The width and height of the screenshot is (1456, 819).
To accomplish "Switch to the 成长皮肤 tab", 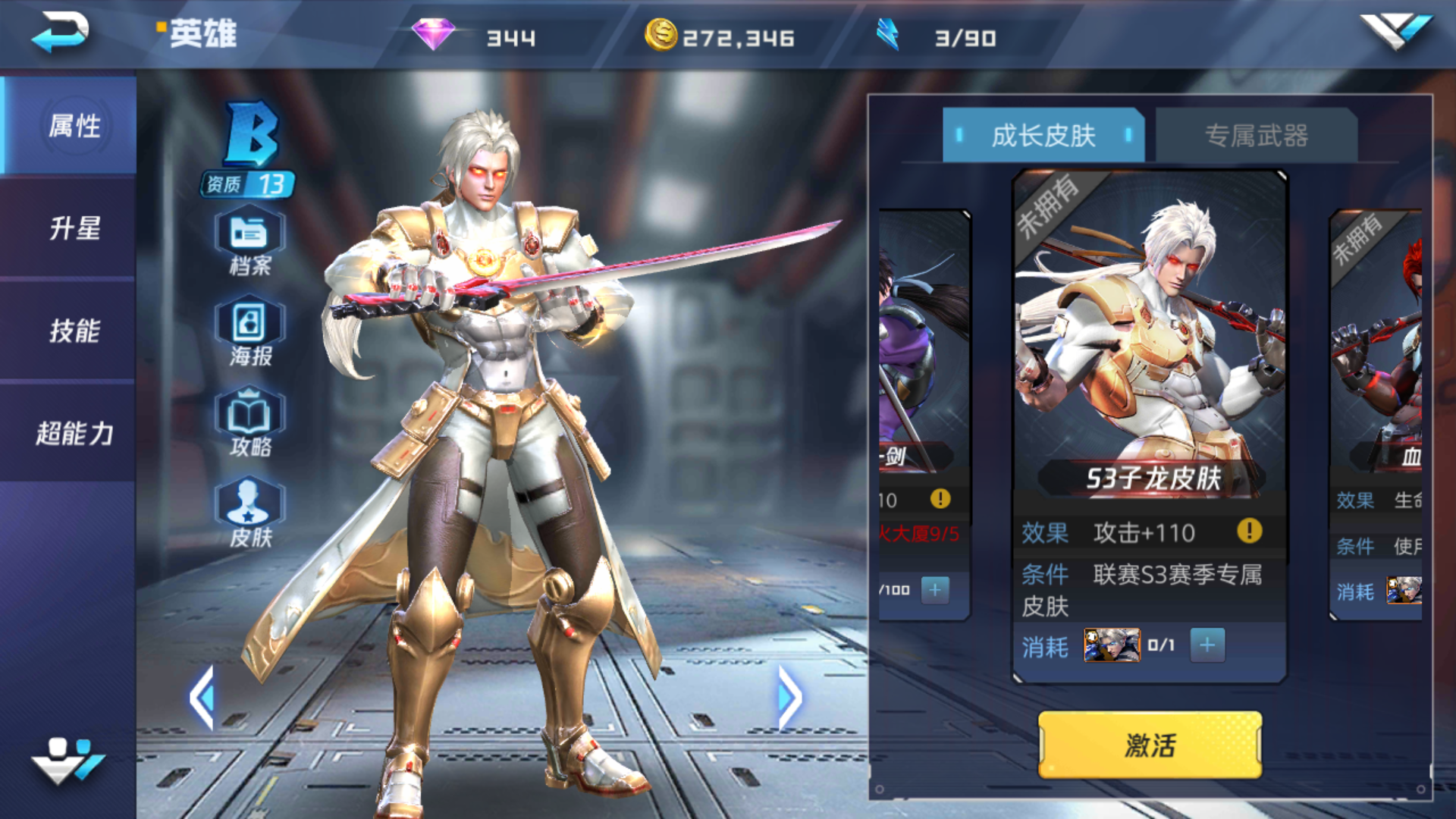I will 1043,136.
